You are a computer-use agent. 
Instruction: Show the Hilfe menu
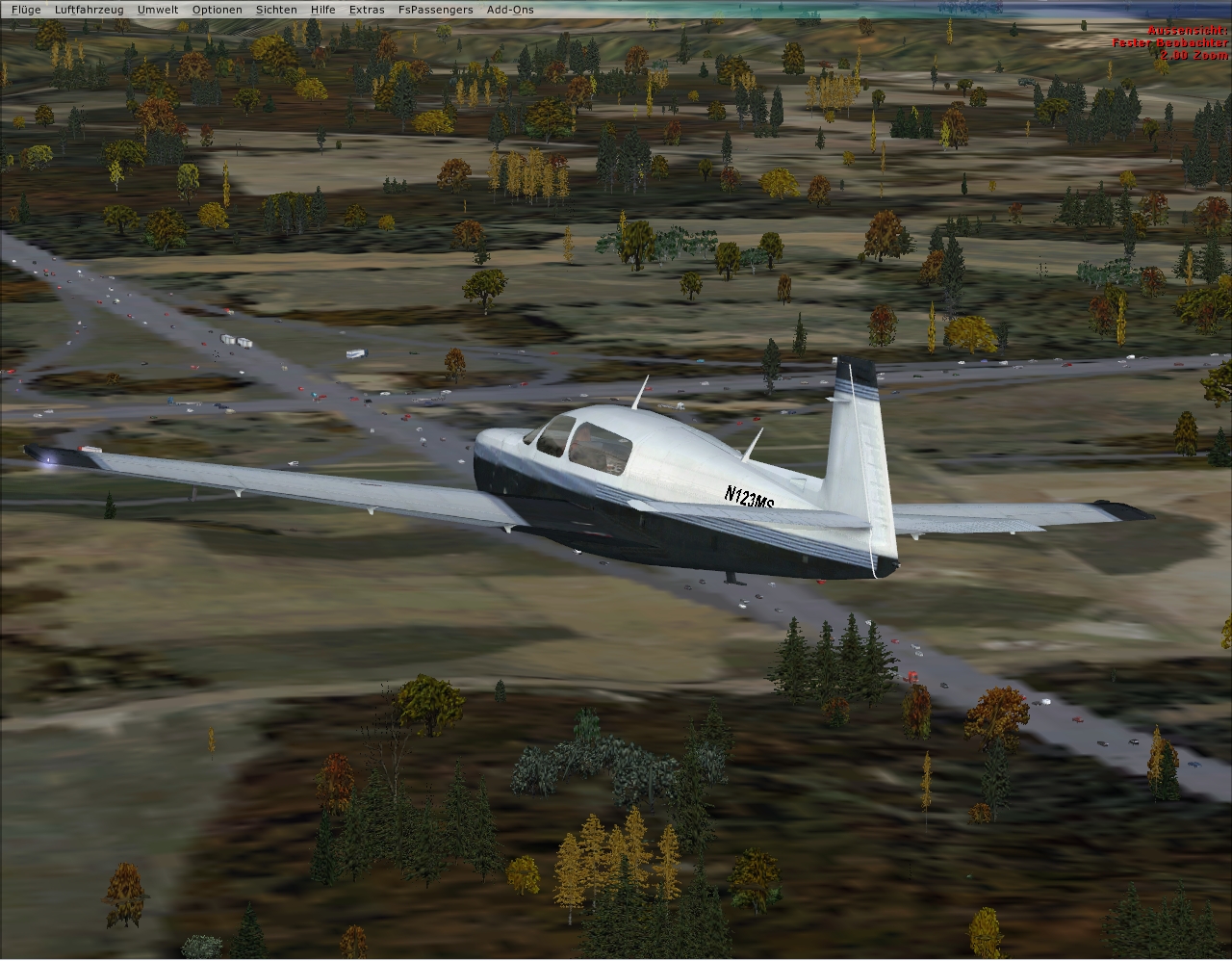[x=323, y=10]
